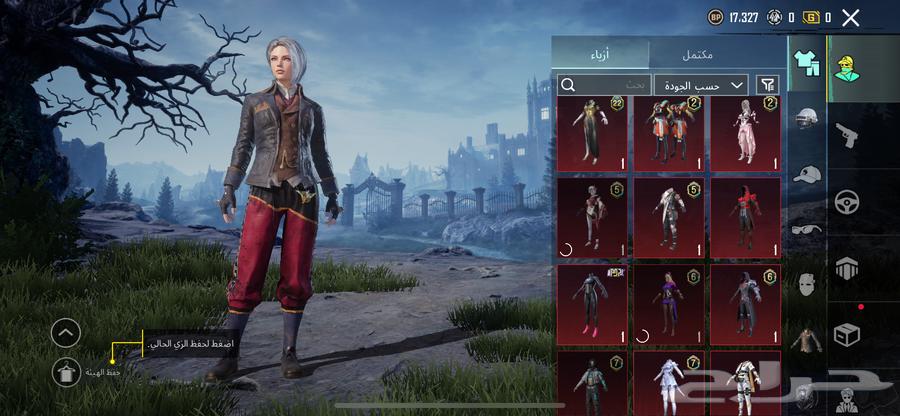Viewport: 900px width, 416px height.
Task: Open the funnel filter button
Action: click(x=768, y=85)
